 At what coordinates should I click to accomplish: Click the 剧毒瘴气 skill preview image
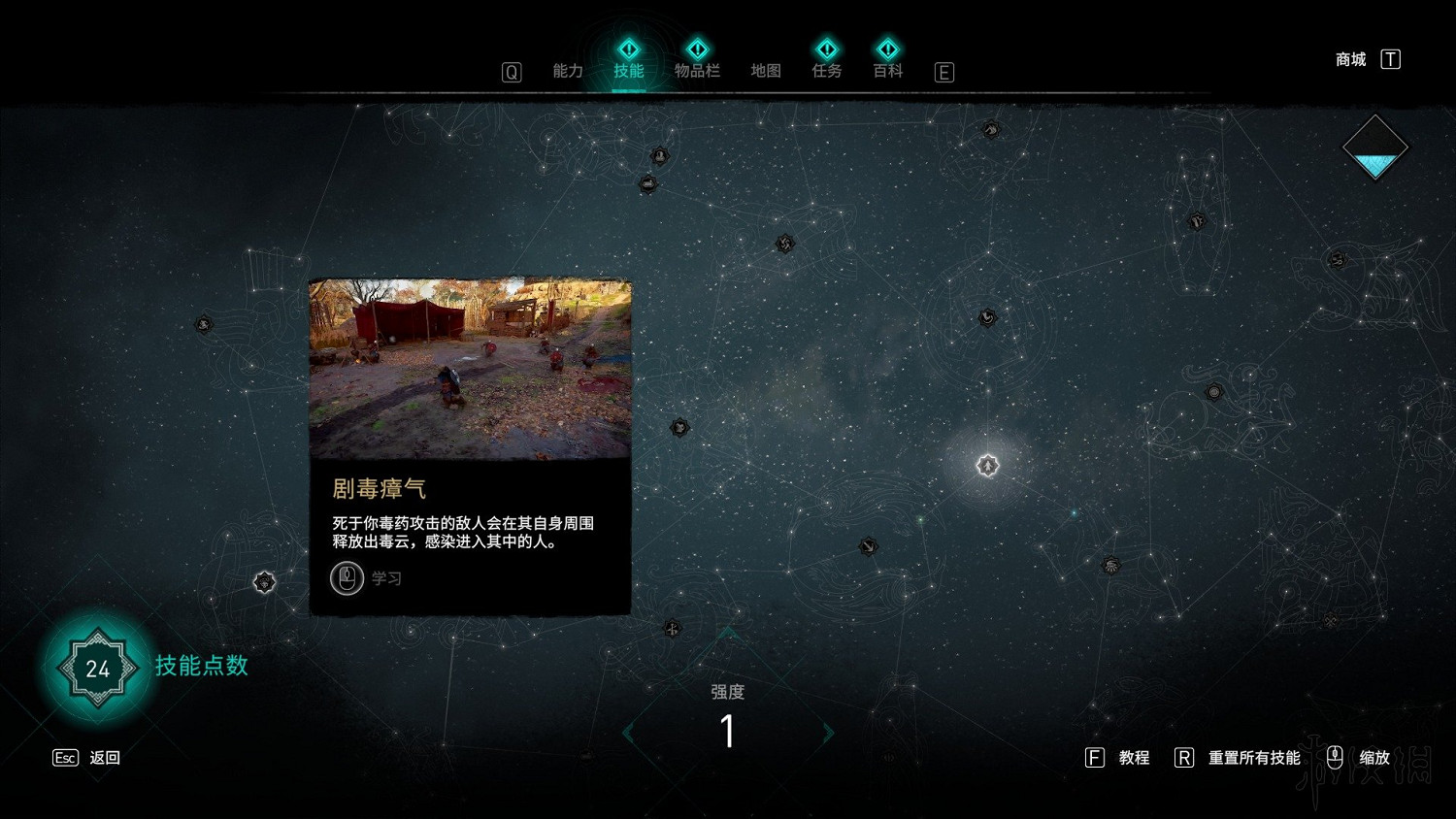[469, 369]
